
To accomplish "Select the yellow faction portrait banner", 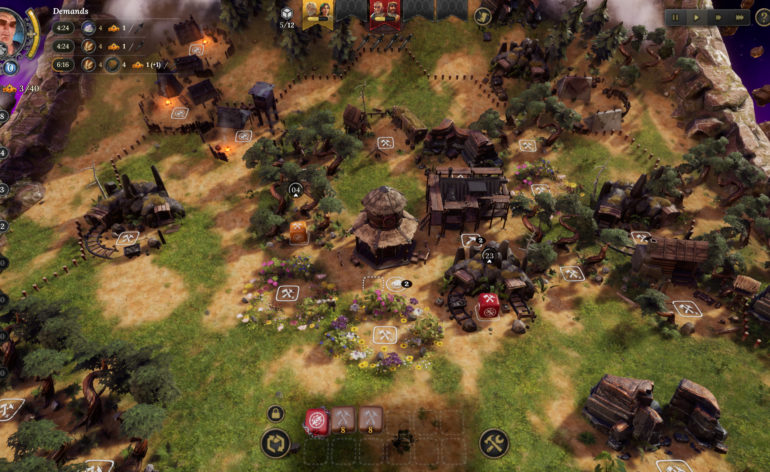I will pyautogui.click(x=318, y=11).
